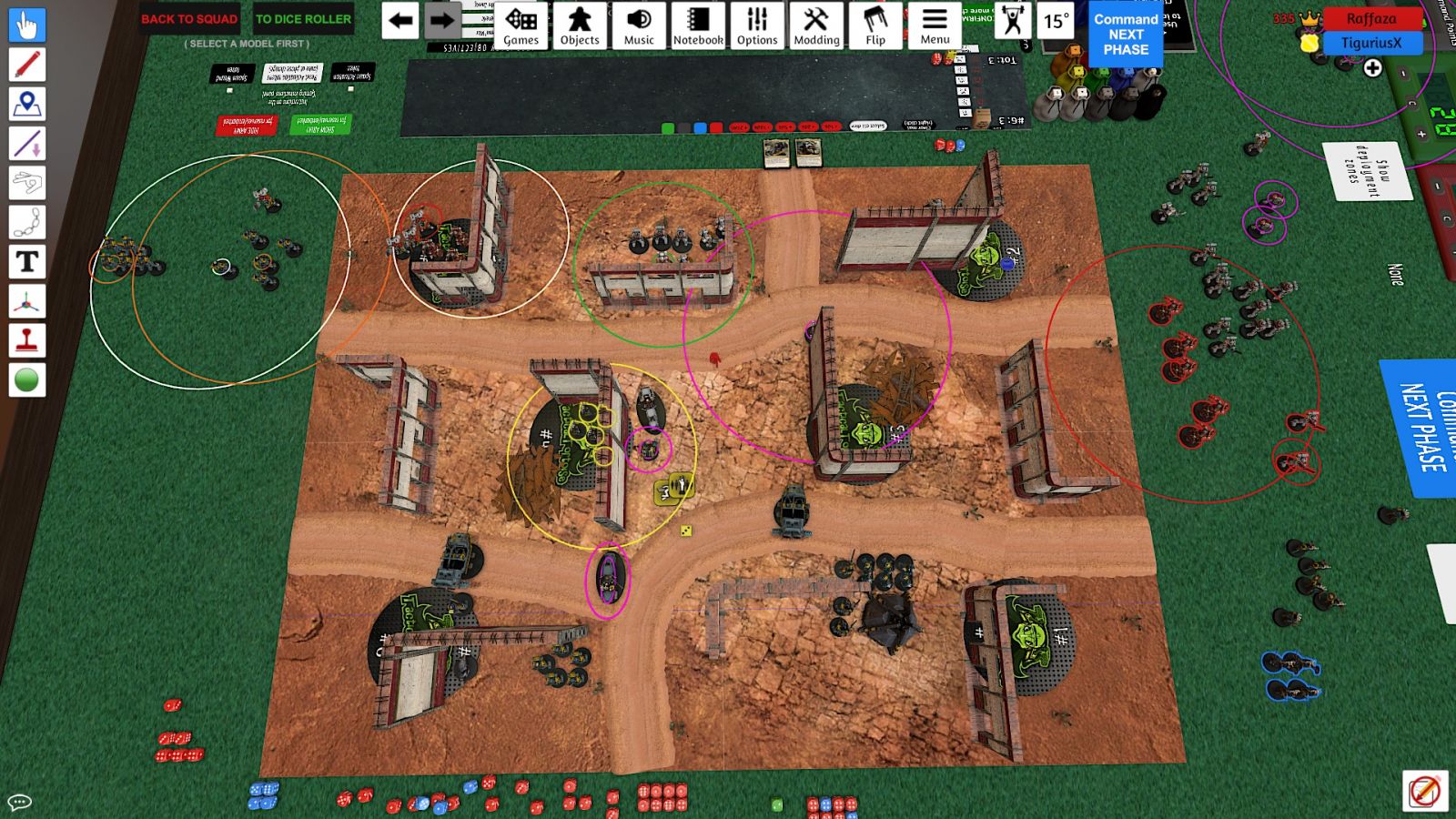The width and height of the screenshot is (1456, 819).
Task: Open the 15° rotation angle setting
Action: tap(1056, 20)
